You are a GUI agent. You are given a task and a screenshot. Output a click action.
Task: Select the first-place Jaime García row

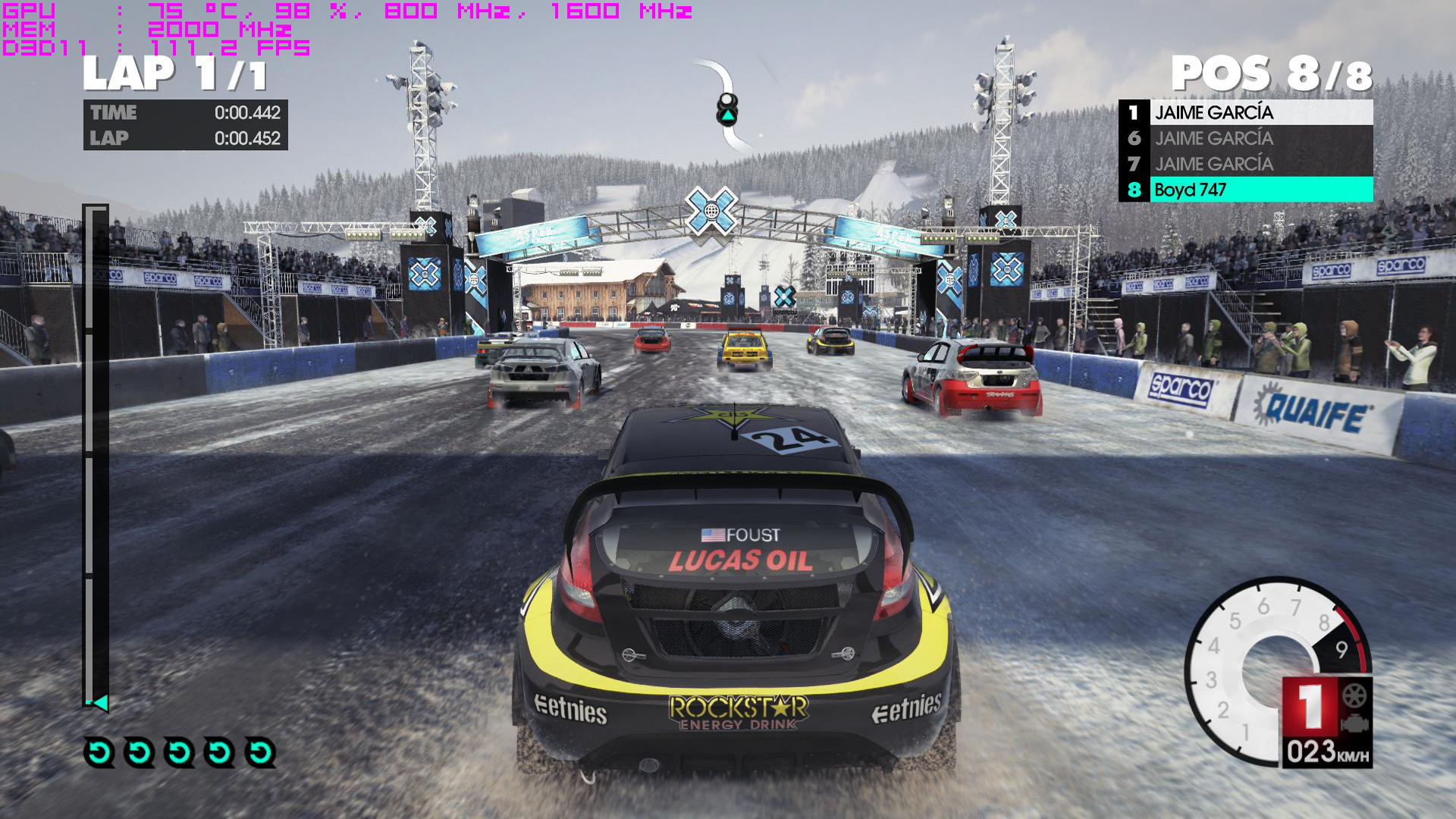pyautogui.click(x=1245, y=112)
